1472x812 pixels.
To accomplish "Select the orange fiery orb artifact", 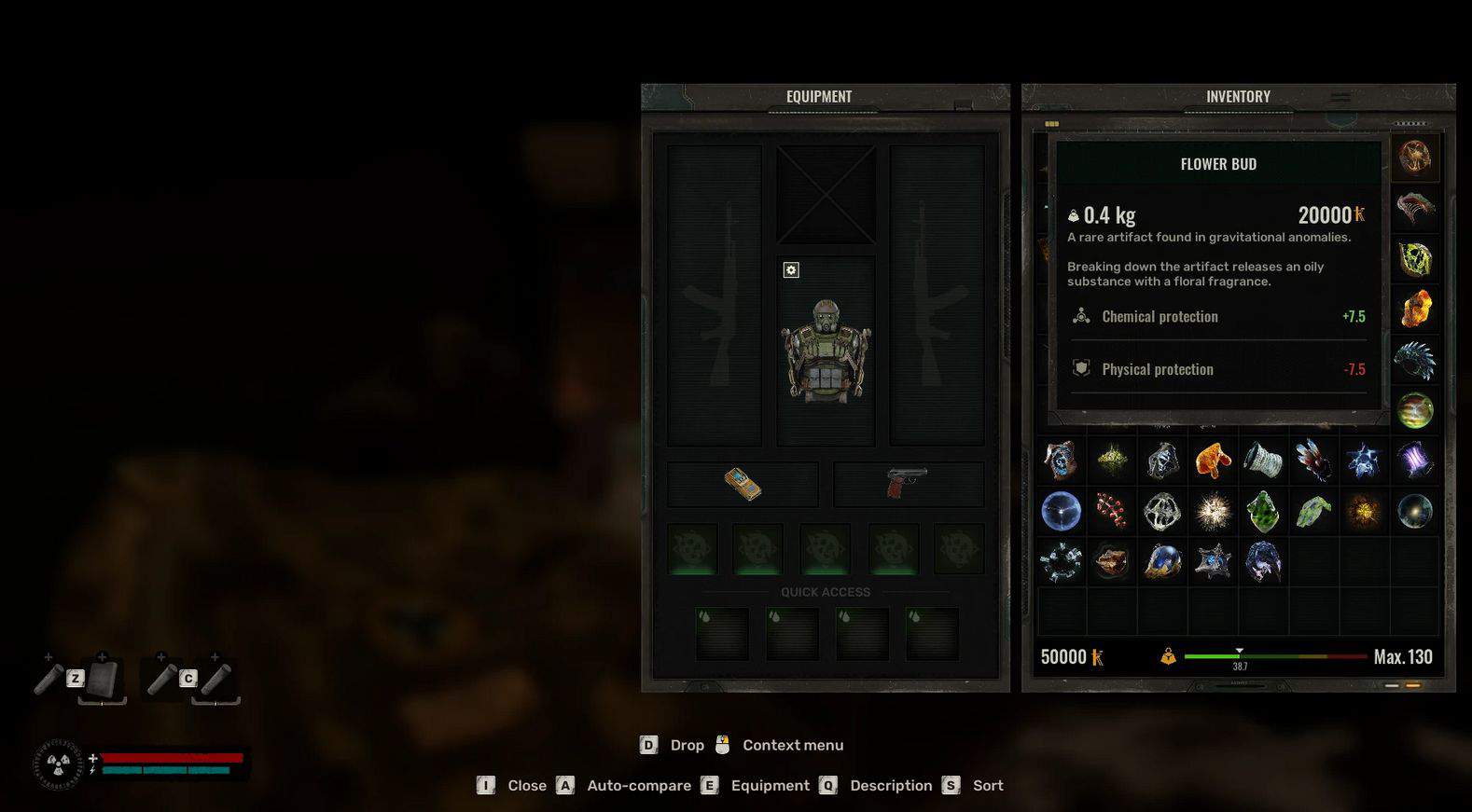I will tap(1414, 158).
